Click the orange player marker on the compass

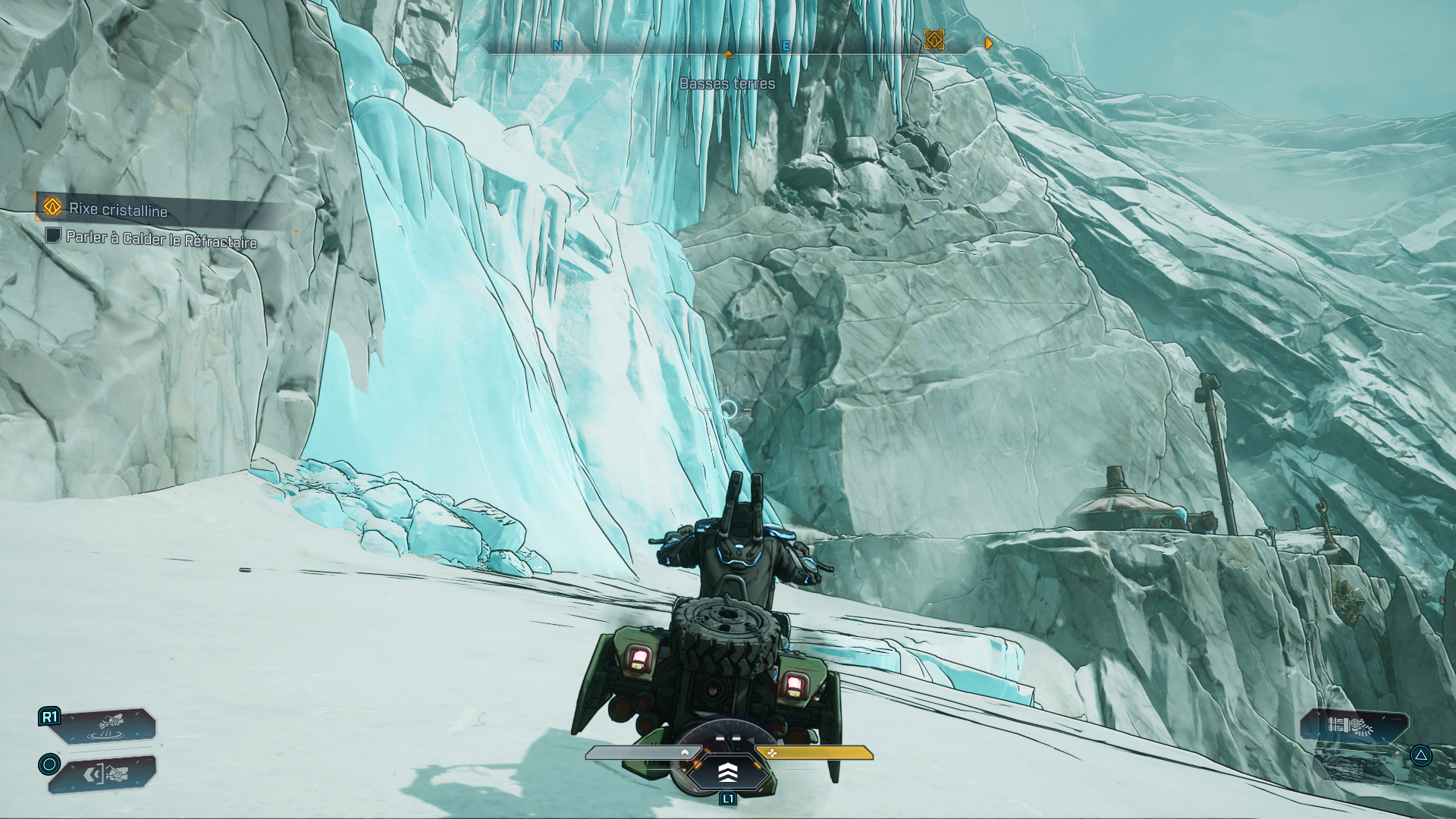[730, 53]
